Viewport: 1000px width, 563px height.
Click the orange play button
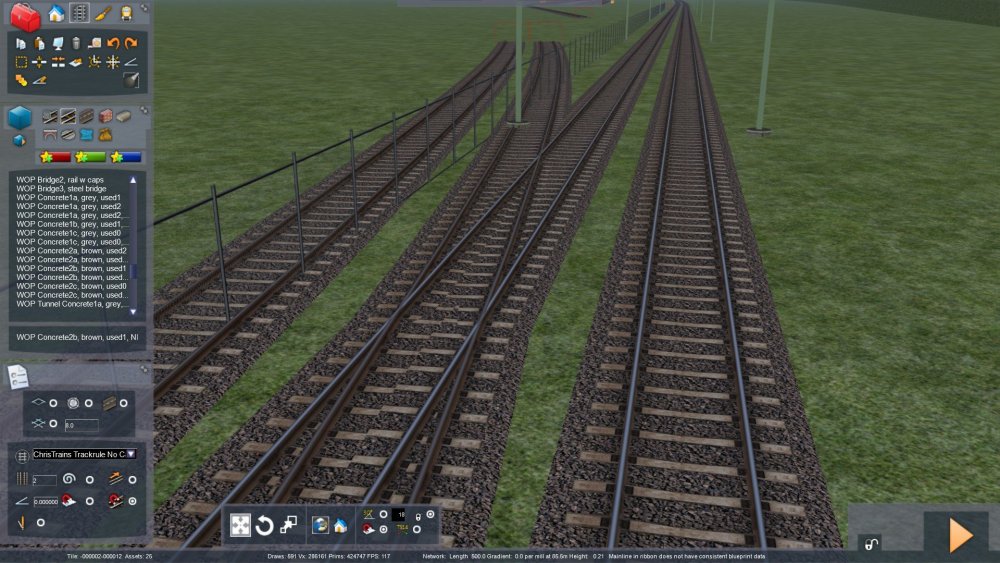[960, 535]
